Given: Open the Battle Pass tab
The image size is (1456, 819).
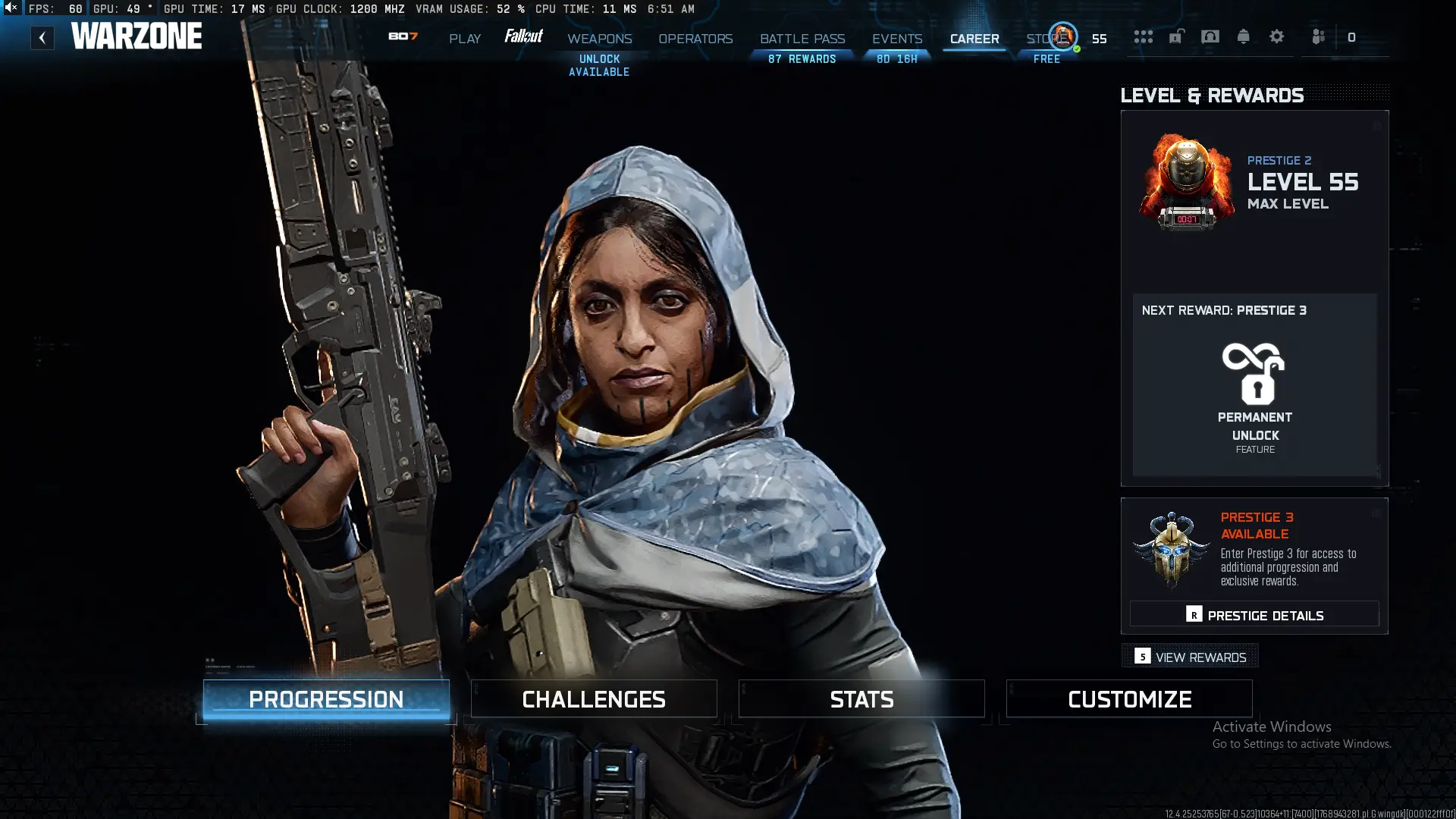Looking at the screenshot, I should tap(802, 39).
